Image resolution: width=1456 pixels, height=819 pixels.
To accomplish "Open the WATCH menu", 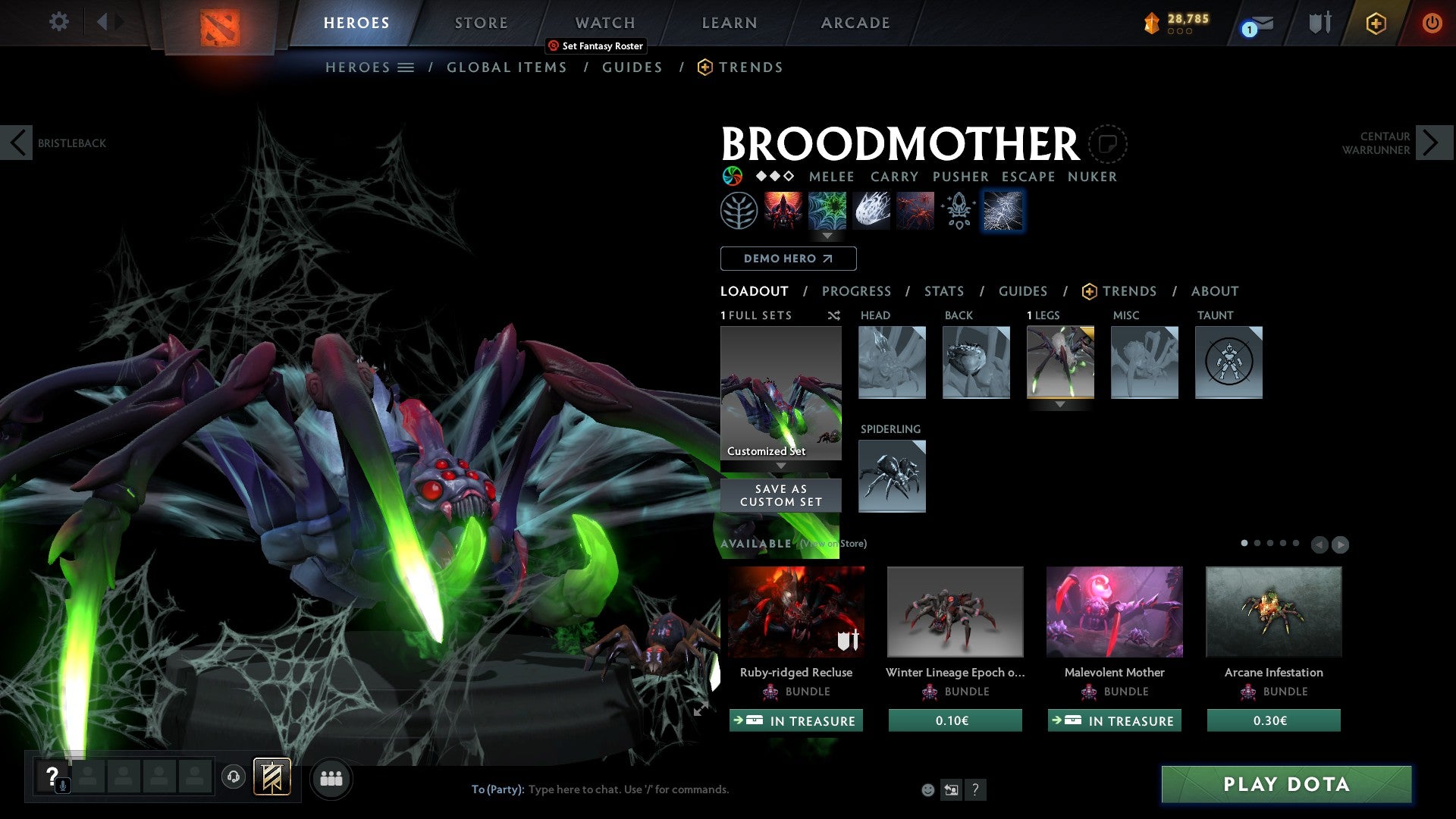I will click(604, 23).
